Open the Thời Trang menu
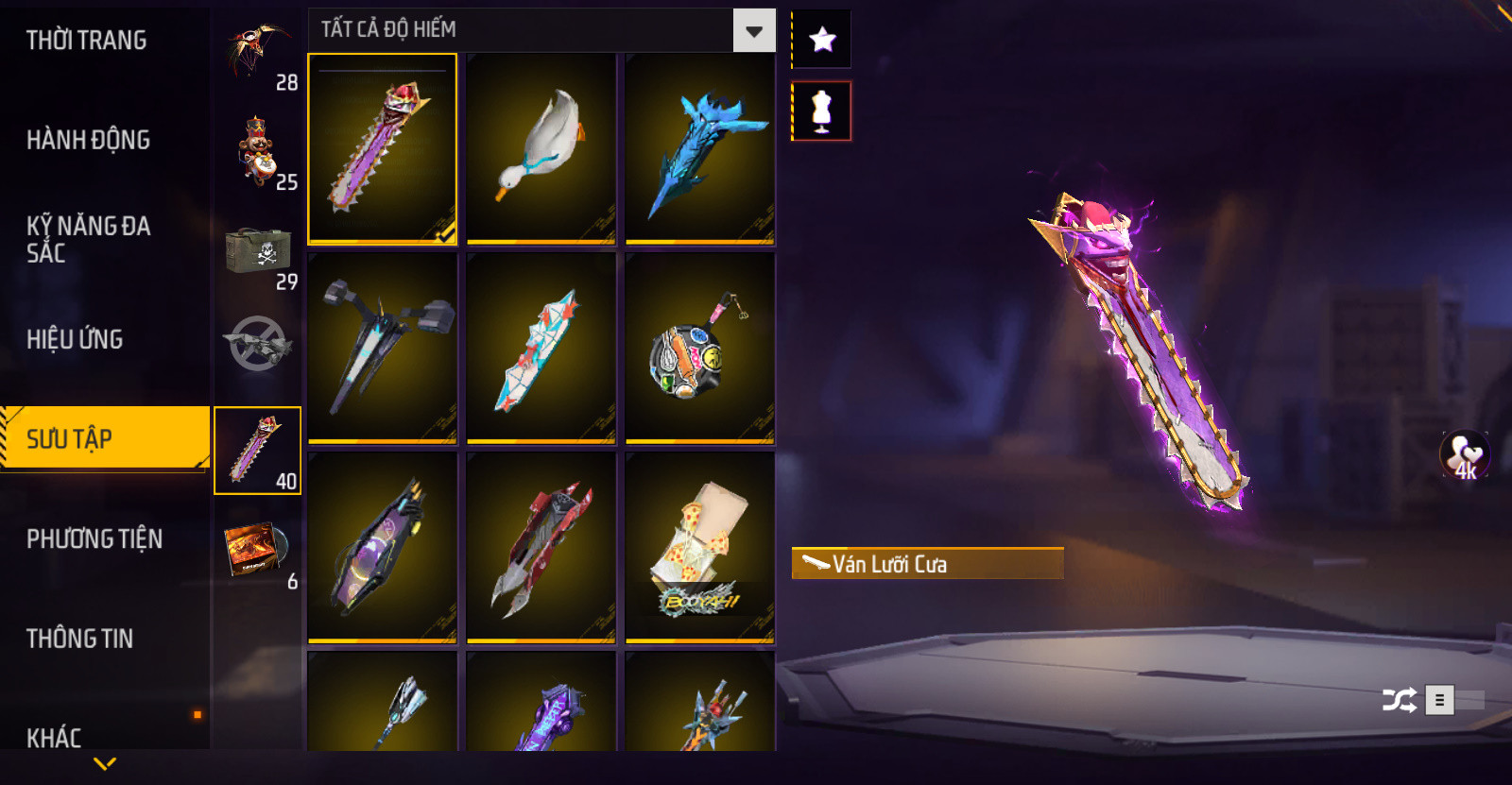The image size is (1512, 785). click(x=87, y=41)
